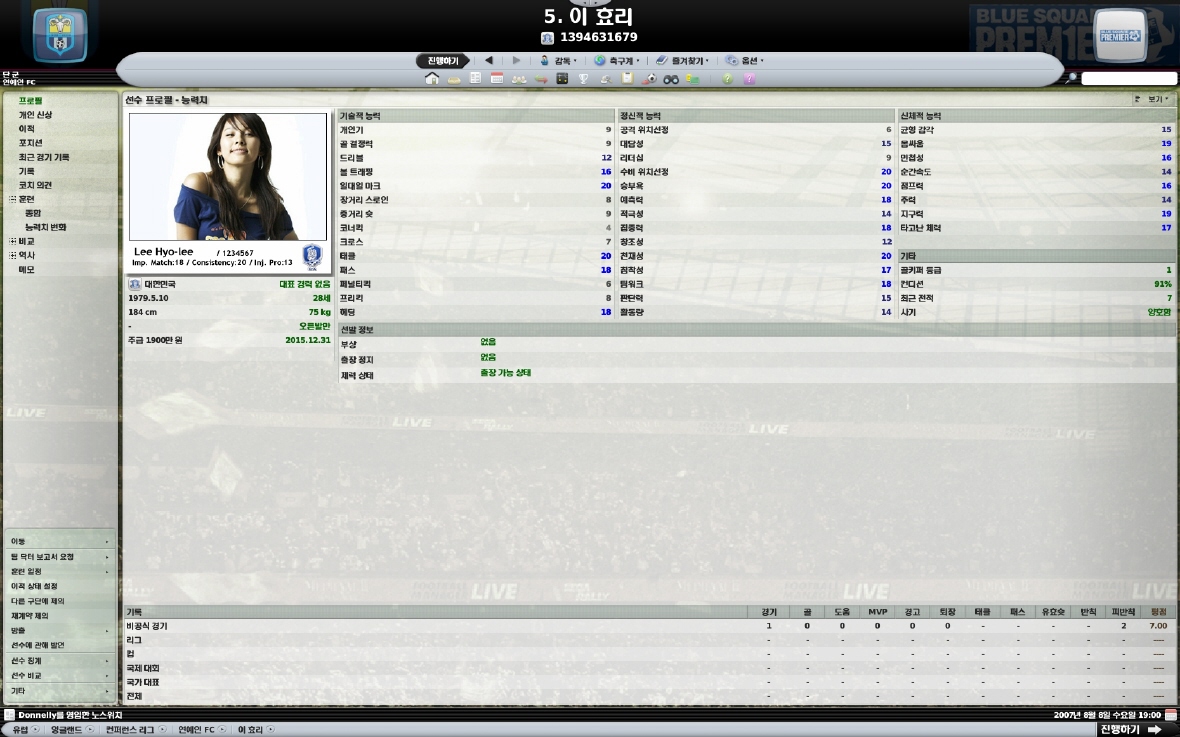Click the home house icon in toolbar
The height and width of the screenshot is (737, 1180).
point(432,79)
